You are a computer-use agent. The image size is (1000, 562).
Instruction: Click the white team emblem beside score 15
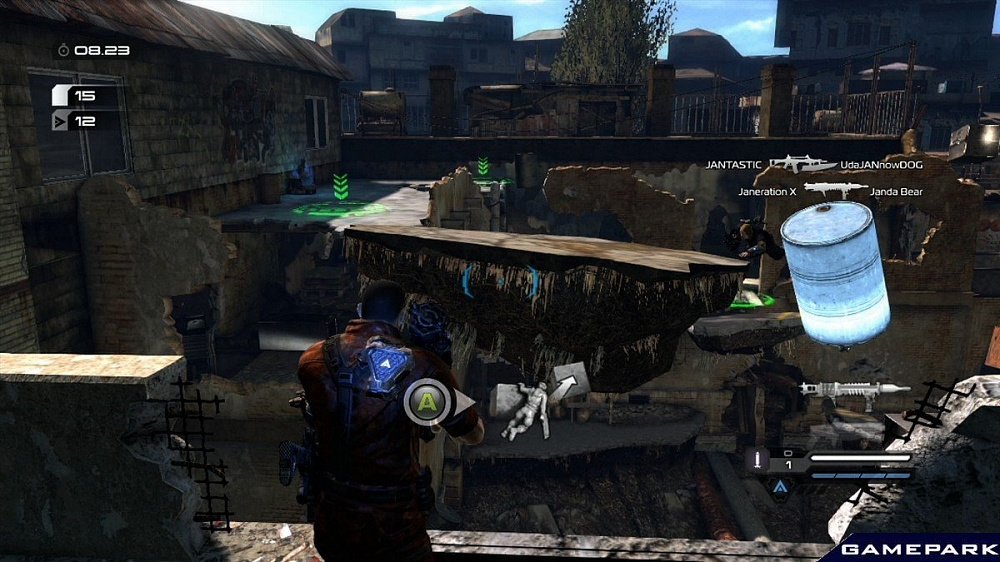(x=62, y=96)
